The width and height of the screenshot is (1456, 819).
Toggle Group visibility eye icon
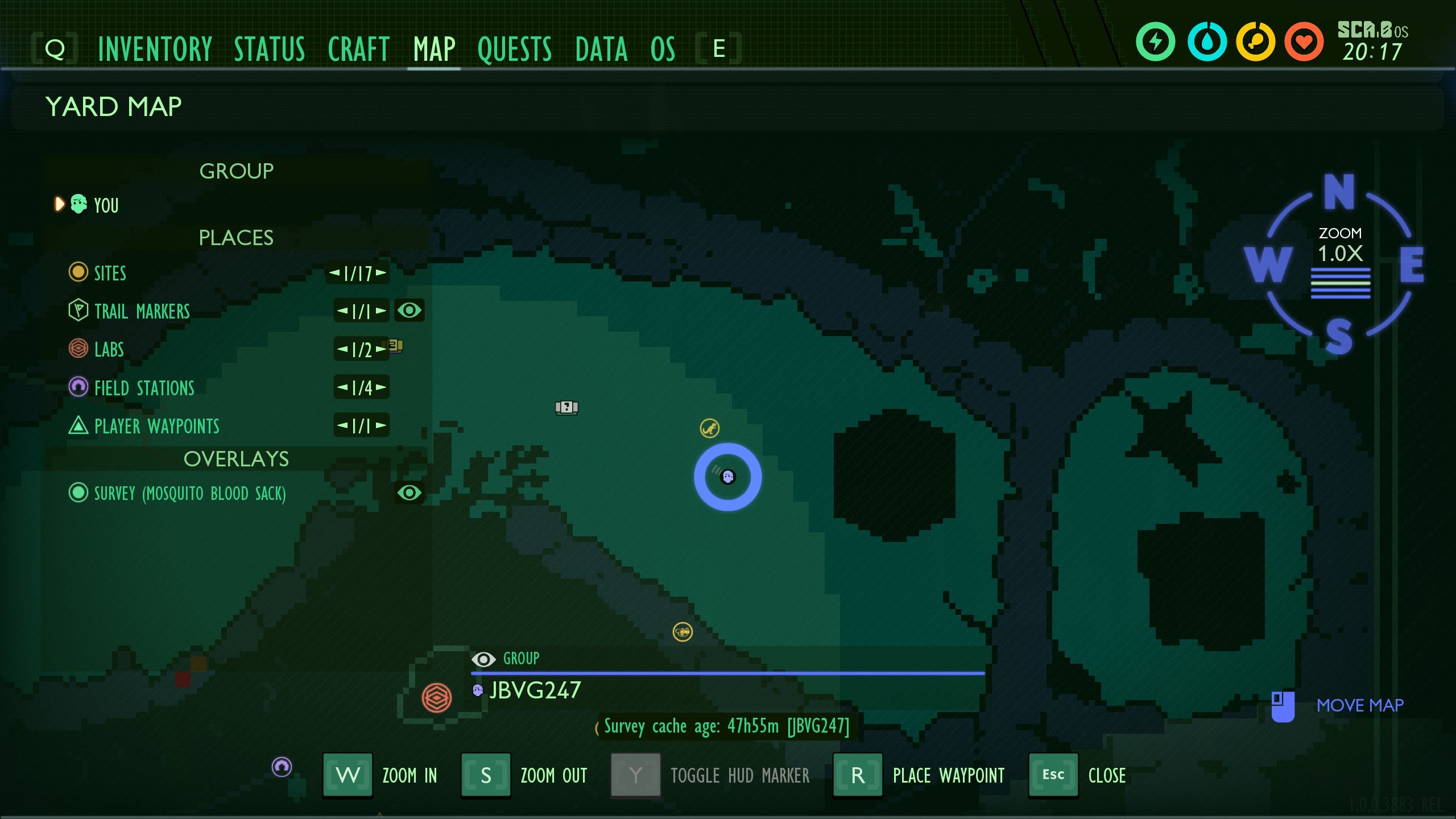coord(484,659)
